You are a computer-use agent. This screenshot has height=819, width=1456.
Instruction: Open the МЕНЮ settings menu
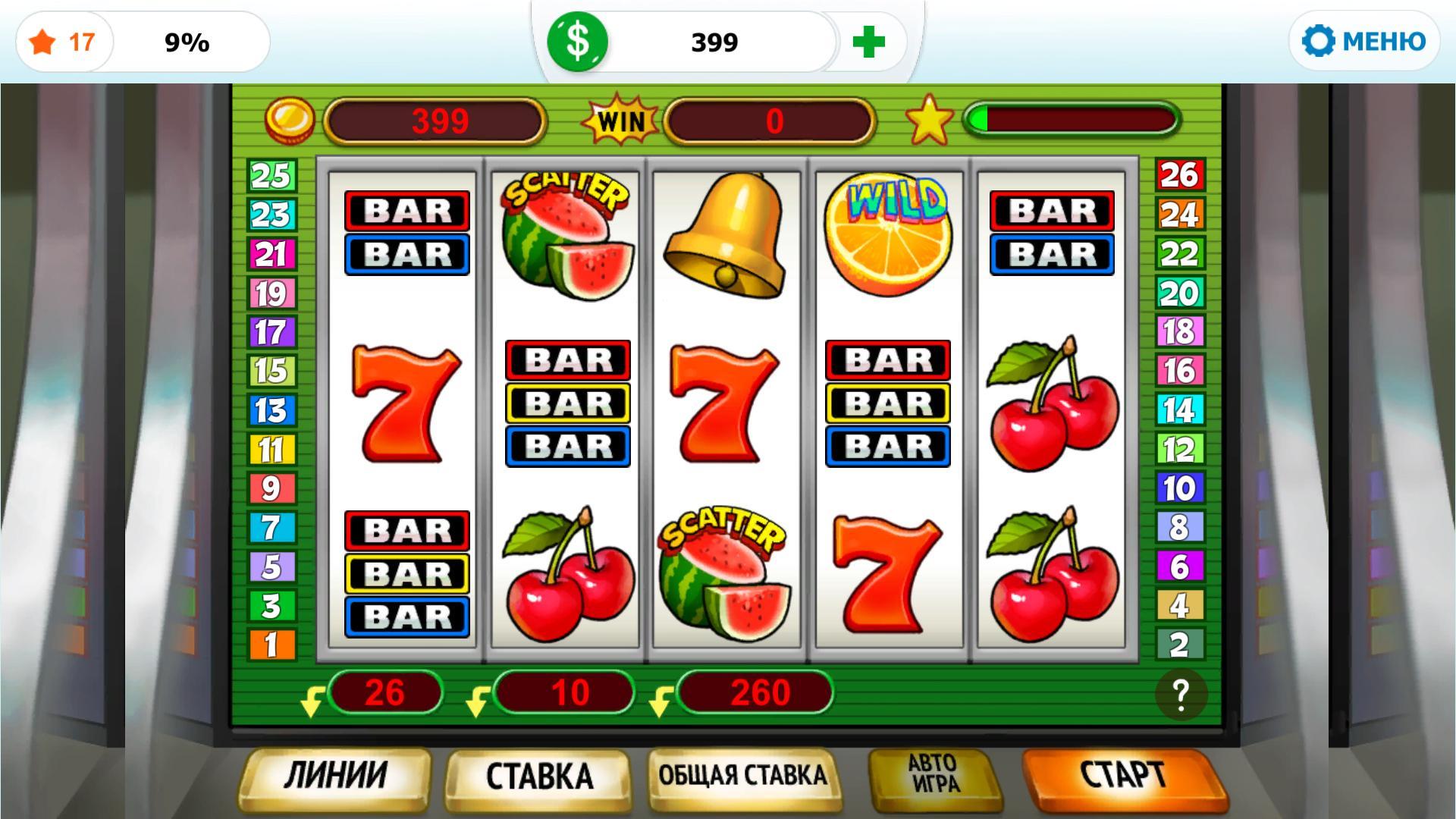coord(1364,41)
